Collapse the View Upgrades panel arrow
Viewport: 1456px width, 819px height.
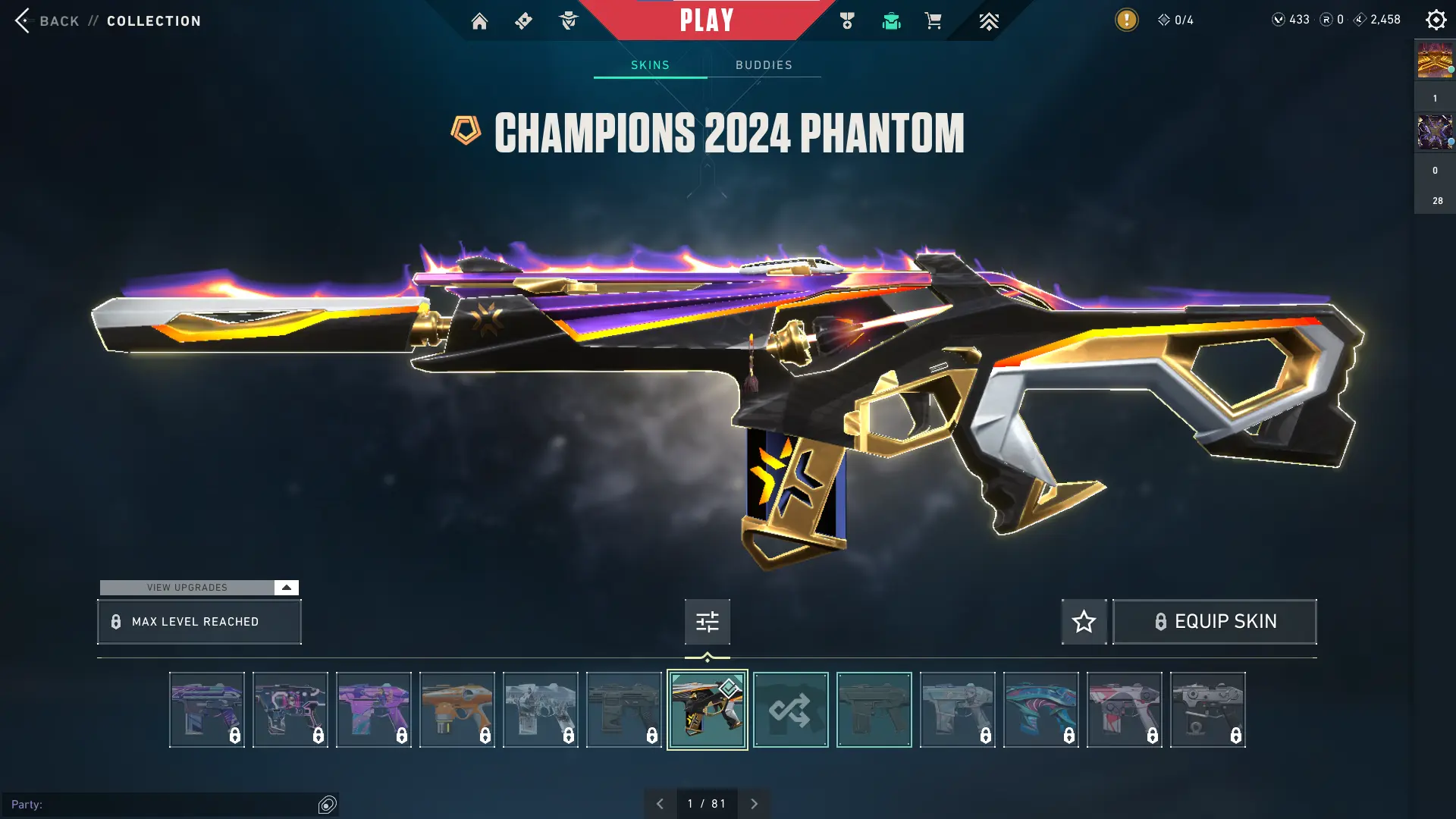285,587
